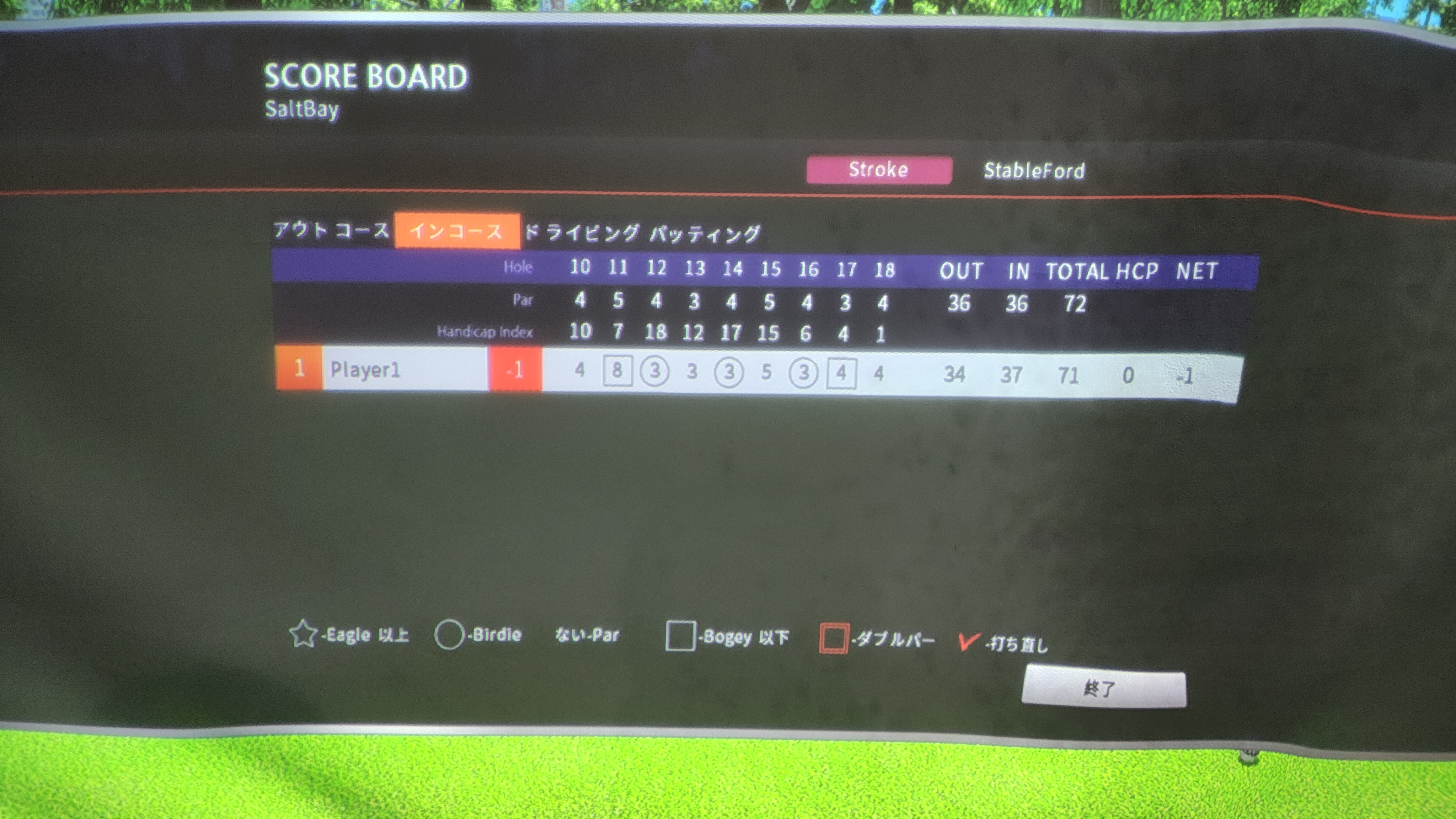Switch to Stroke scoring view

(x=878, y=170)
